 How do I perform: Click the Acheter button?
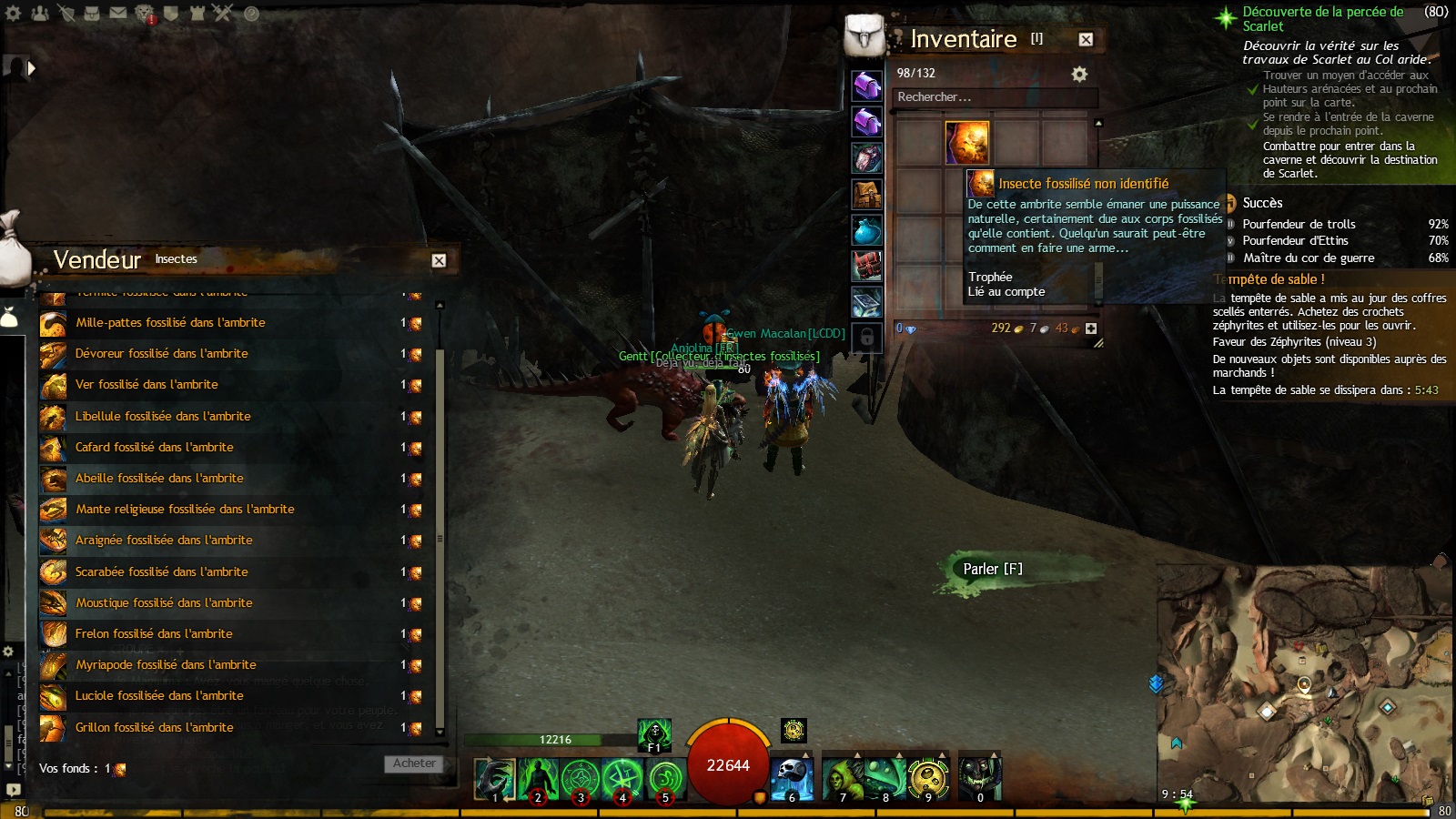pyautogui.click(x=414, y=764)
